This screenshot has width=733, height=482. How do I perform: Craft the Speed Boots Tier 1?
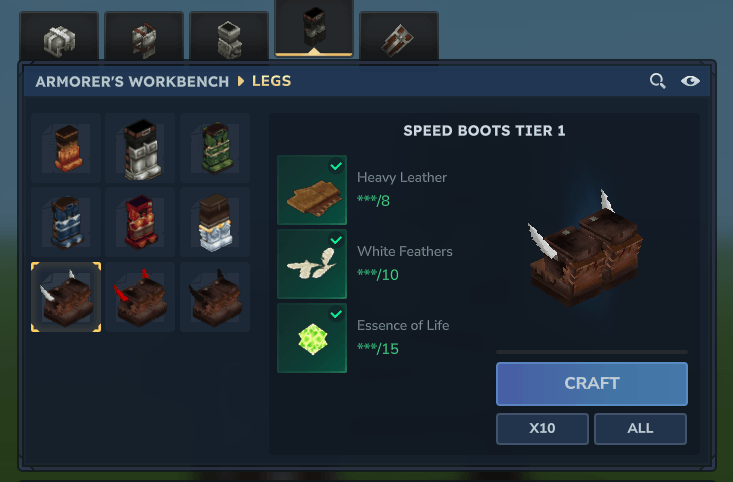point(591,383)
